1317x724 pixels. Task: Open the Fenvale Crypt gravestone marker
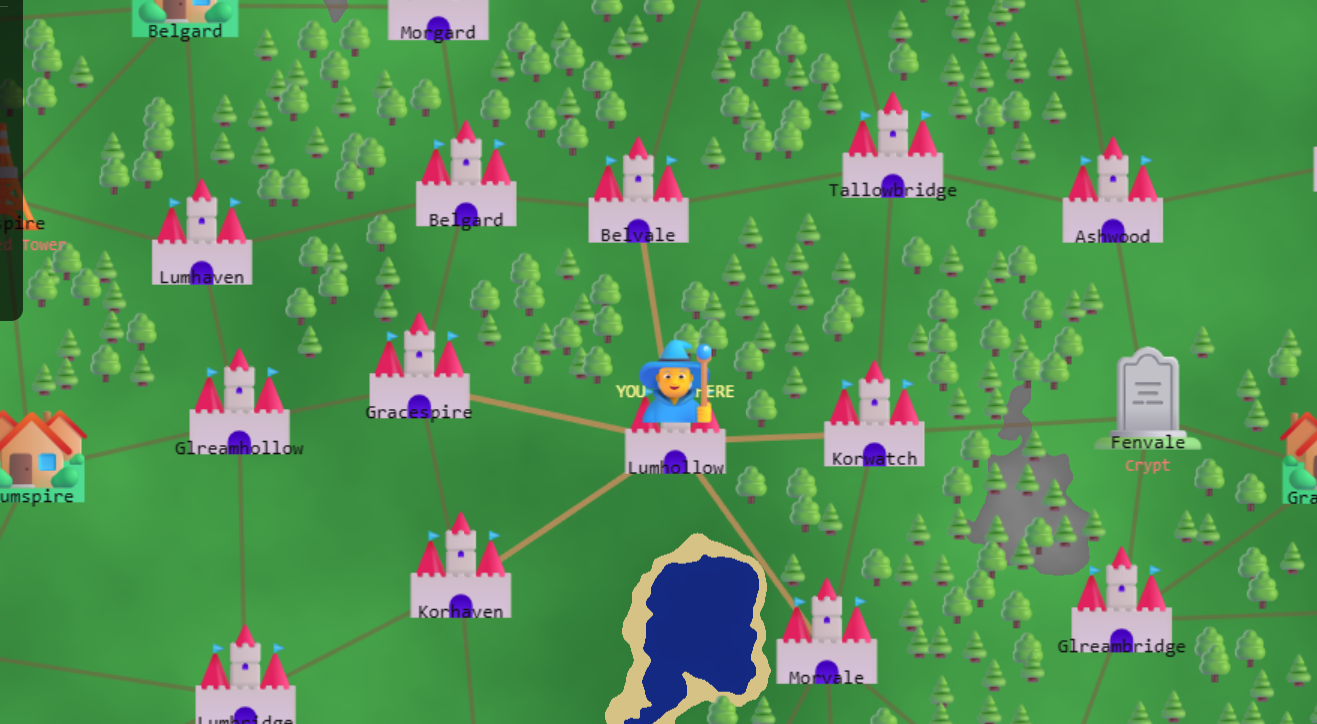pyautogui.click(x=1148, y=390)
